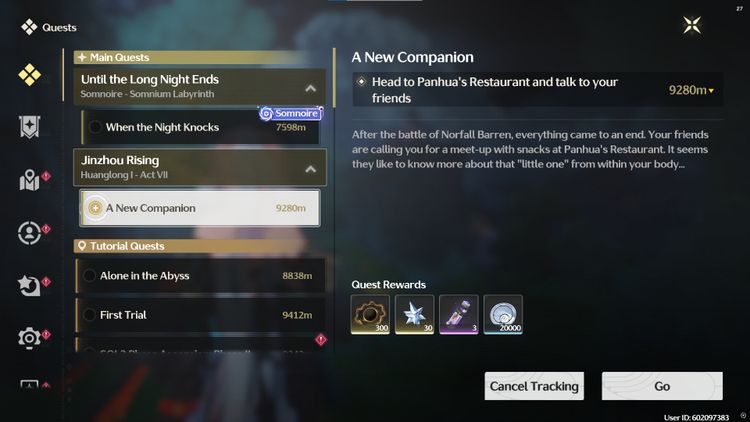Viewport: 750px width, 422px height.
Task: Choose the First Trial tutorial quest
Action: (200, 315)
